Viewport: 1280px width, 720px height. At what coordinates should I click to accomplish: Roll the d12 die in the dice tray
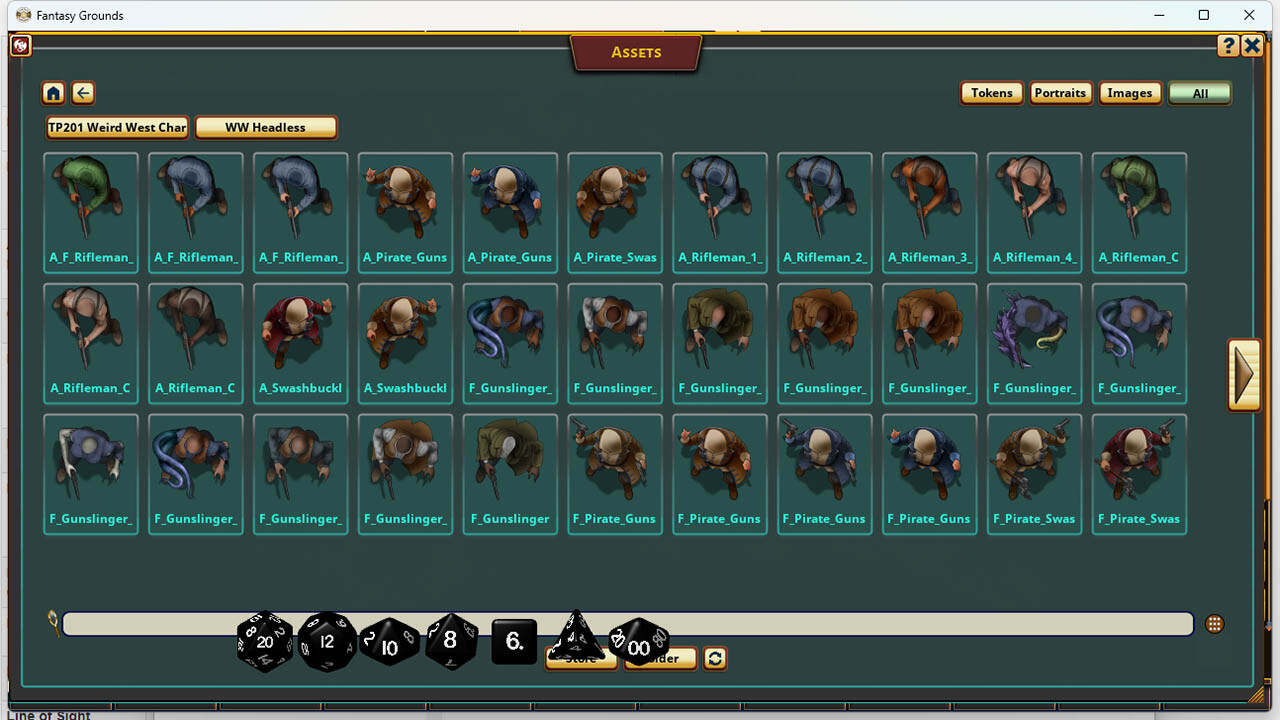pyautogui.click(x=327, y=642)
